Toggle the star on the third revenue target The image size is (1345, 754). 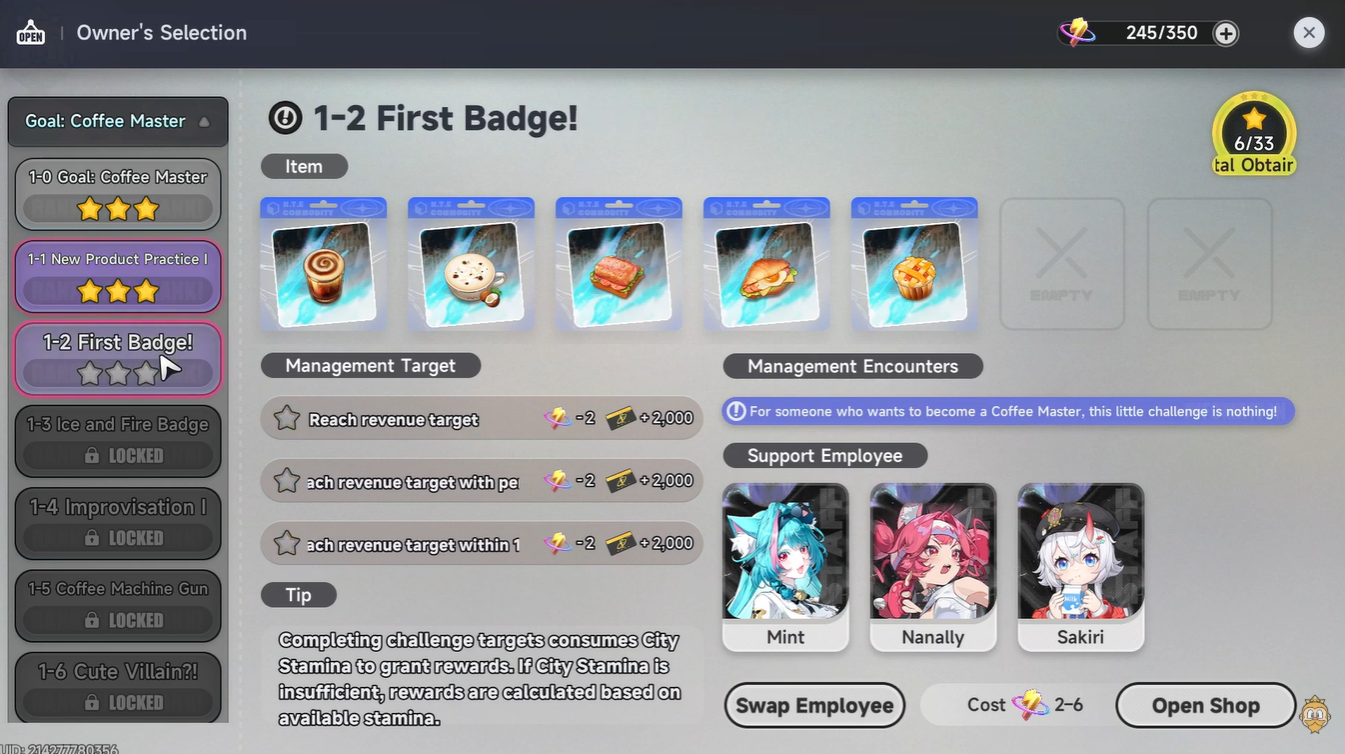[287, 543]
